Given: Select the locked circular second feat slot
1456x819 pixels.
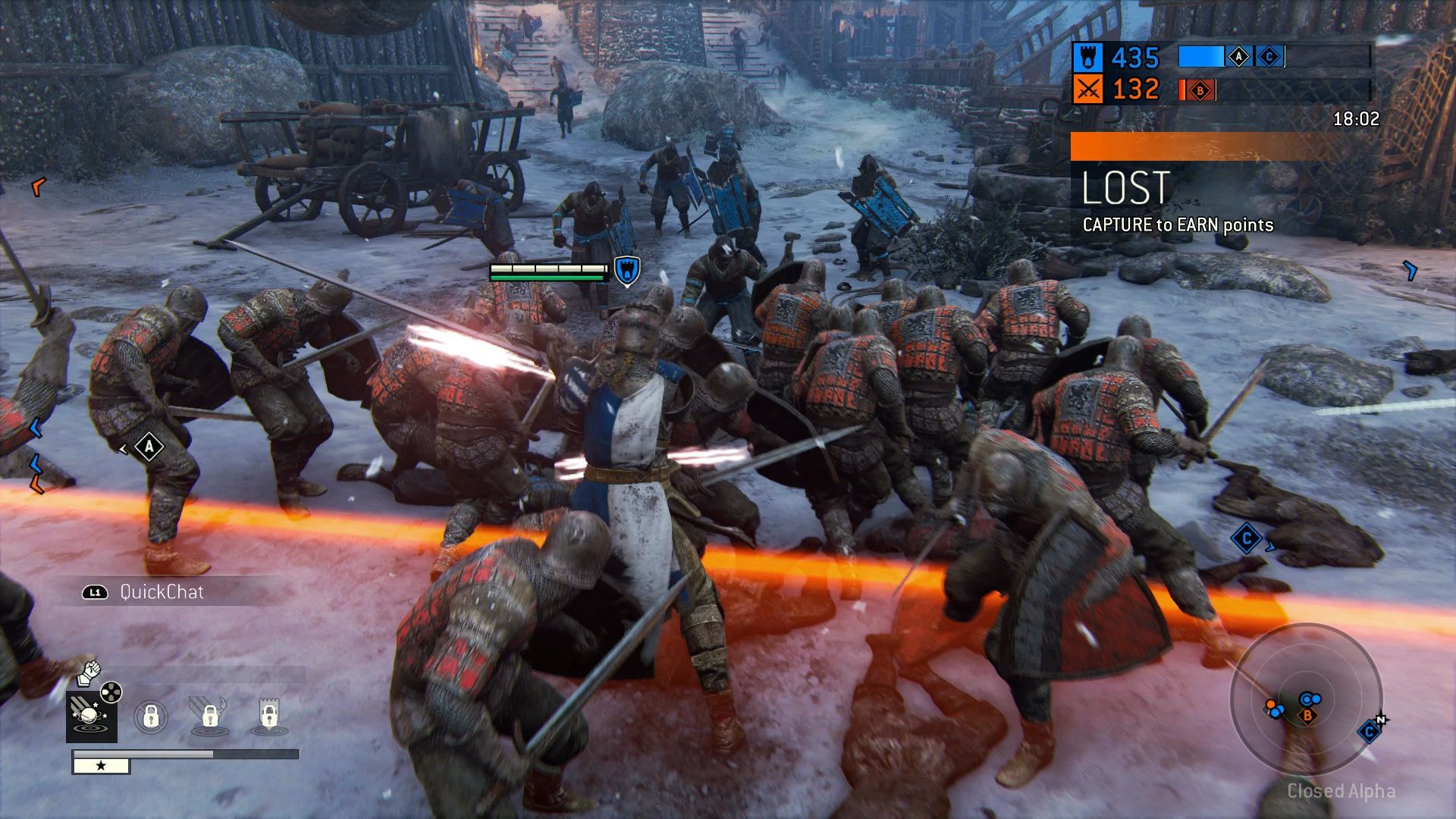Looking at the screenshot, I should [151, 716].
